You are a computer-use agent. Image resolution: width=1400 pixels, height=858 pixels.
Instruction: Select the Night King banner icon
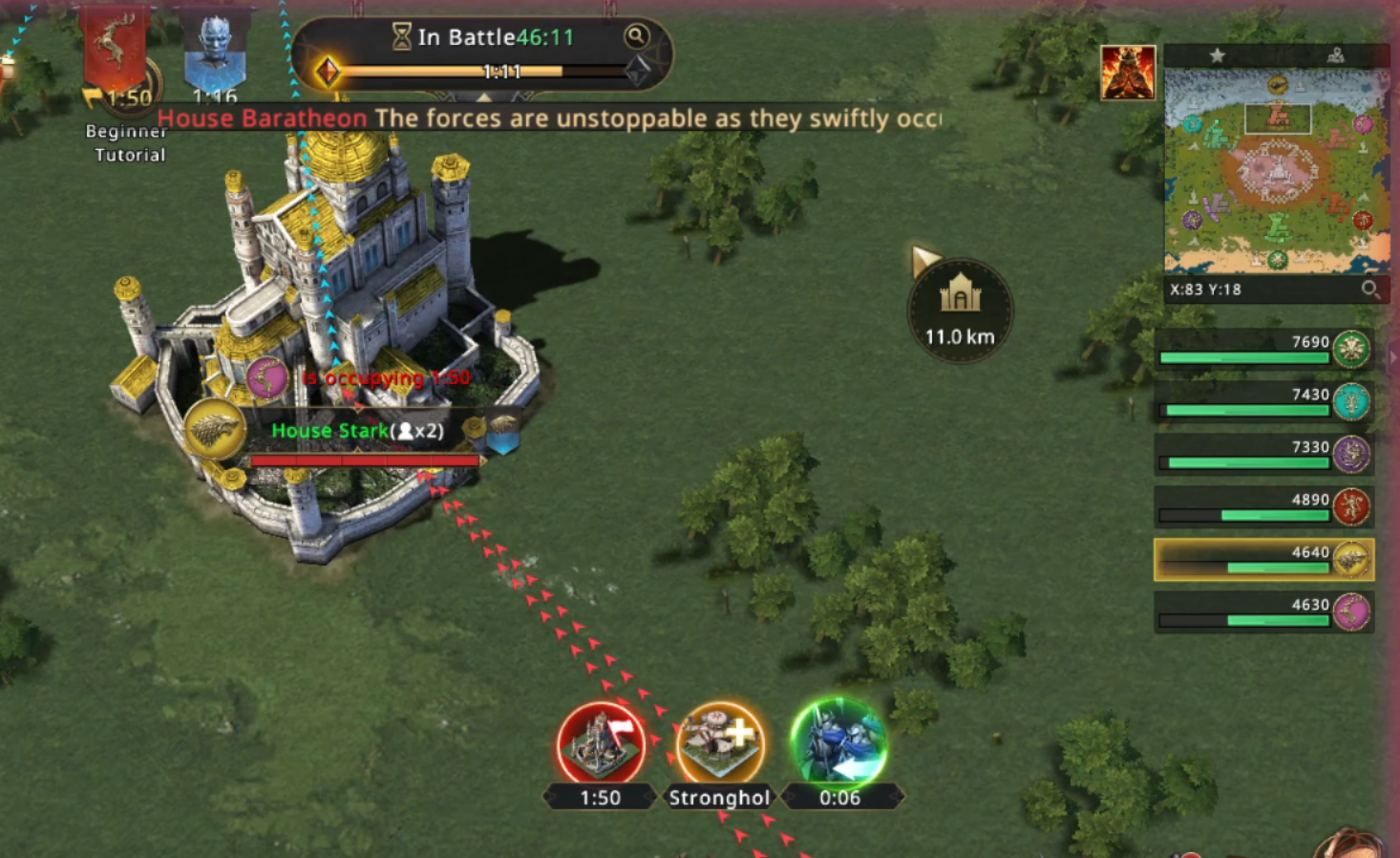click(x=215, y=53)
